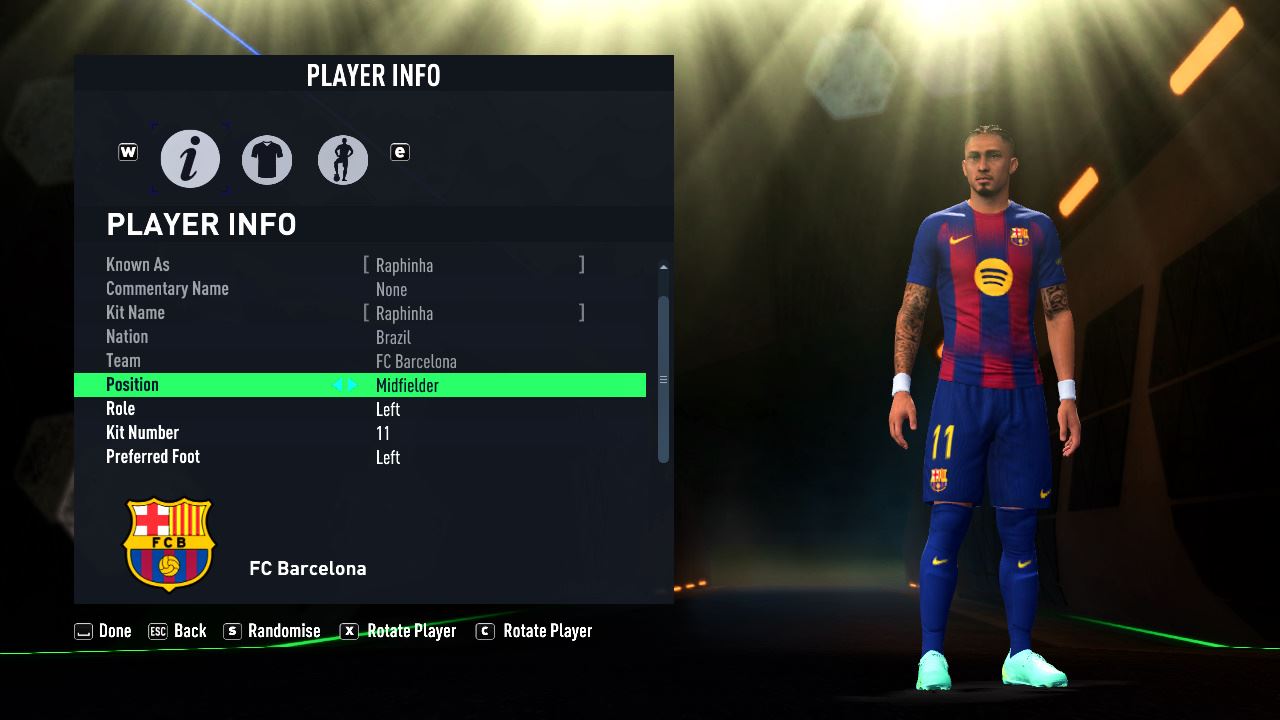Select the highlighted Position row
Image resolution: width=1280 pixels, height=720 pixels.
point(360,385)
